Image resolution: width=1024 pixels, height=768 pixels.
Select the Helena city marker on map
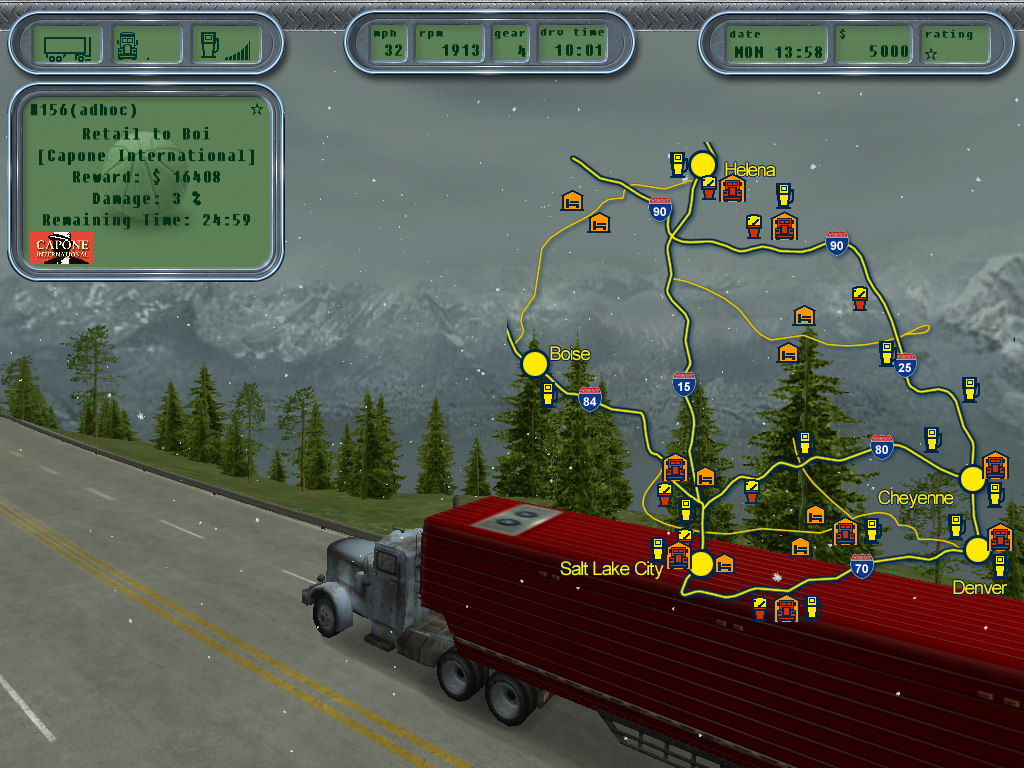tap(703, 165)
